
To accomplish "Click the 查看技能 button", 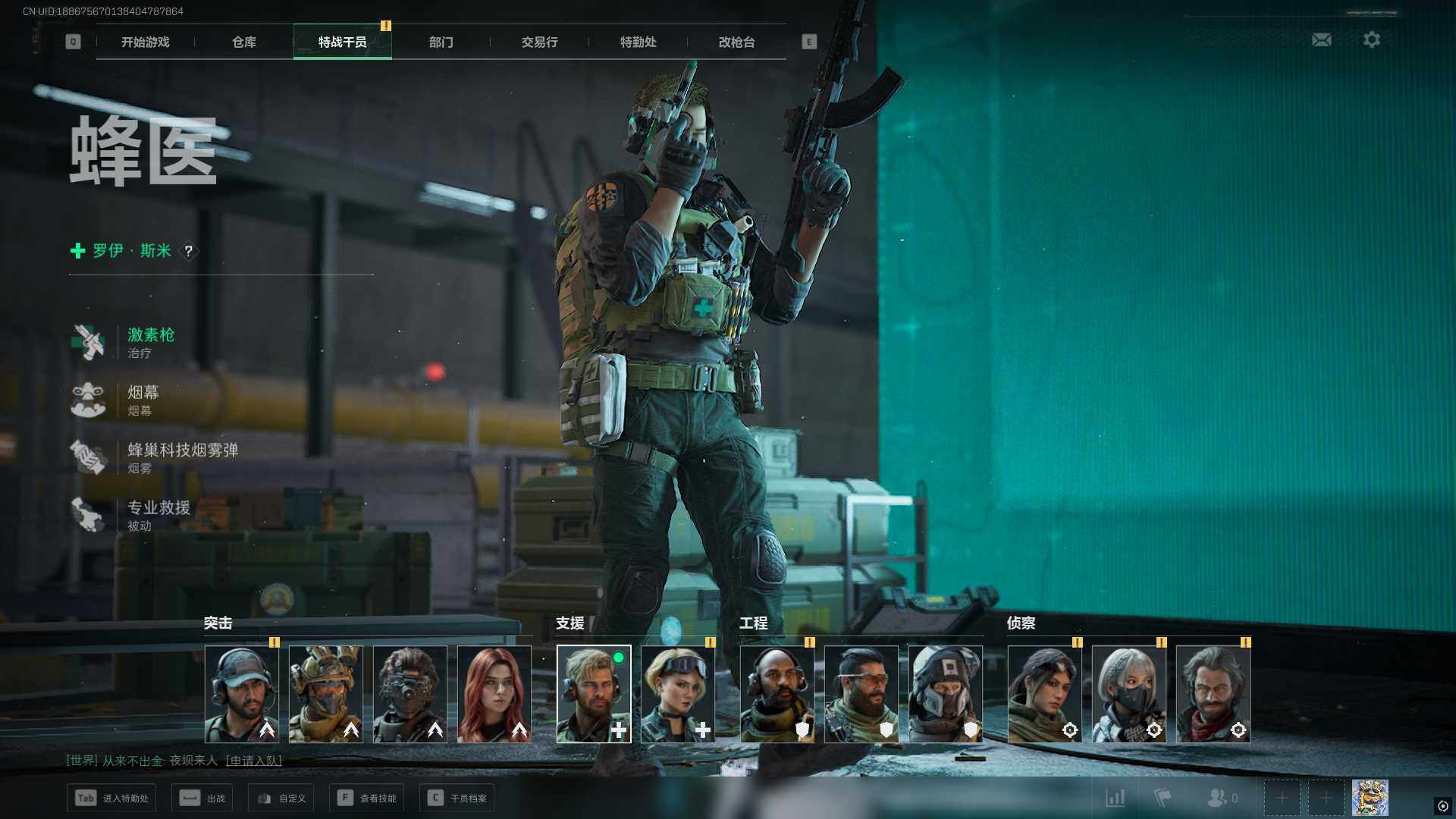I will coord(367,798).
